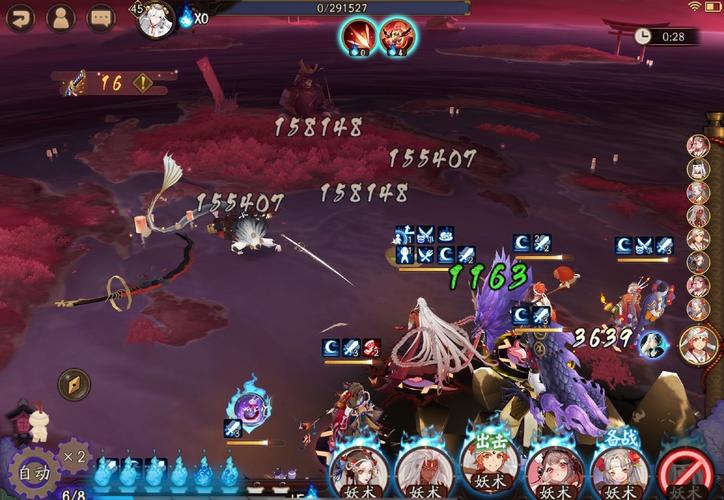Select the large bottom portrait in turn order
Screen dimensions: 724x500
[699, 345]
